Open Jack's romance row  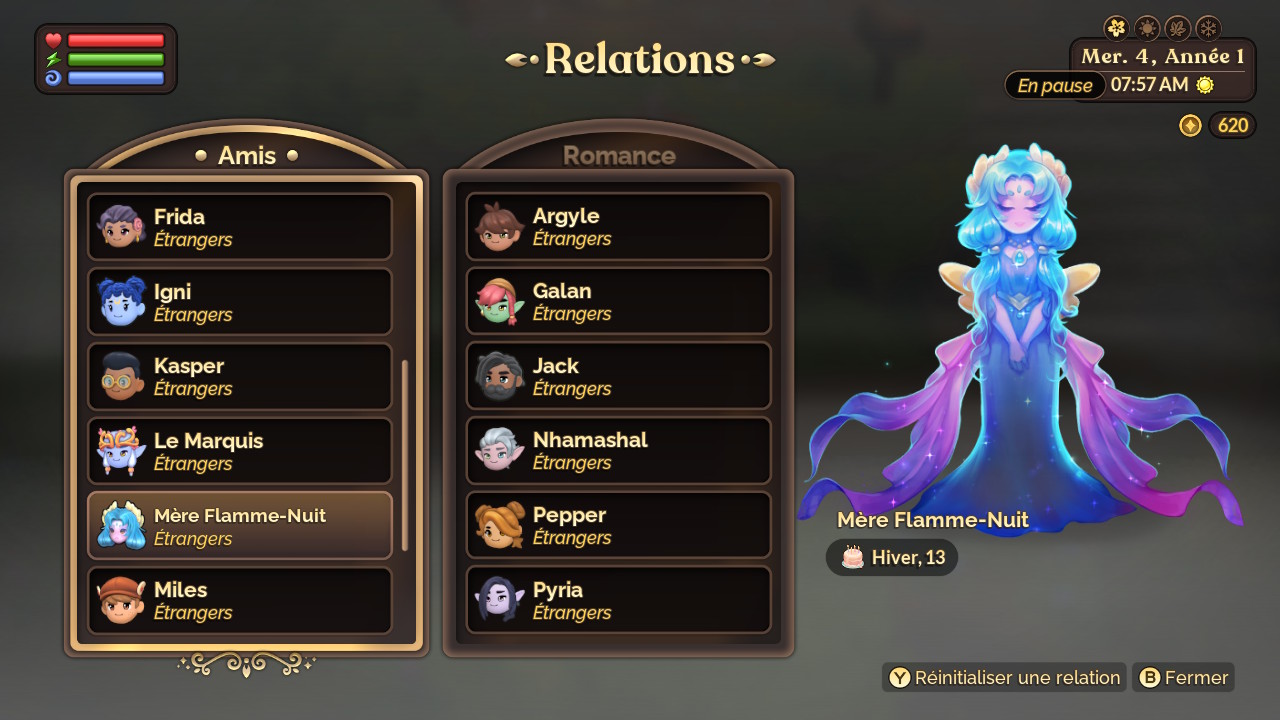coord(619,376)
